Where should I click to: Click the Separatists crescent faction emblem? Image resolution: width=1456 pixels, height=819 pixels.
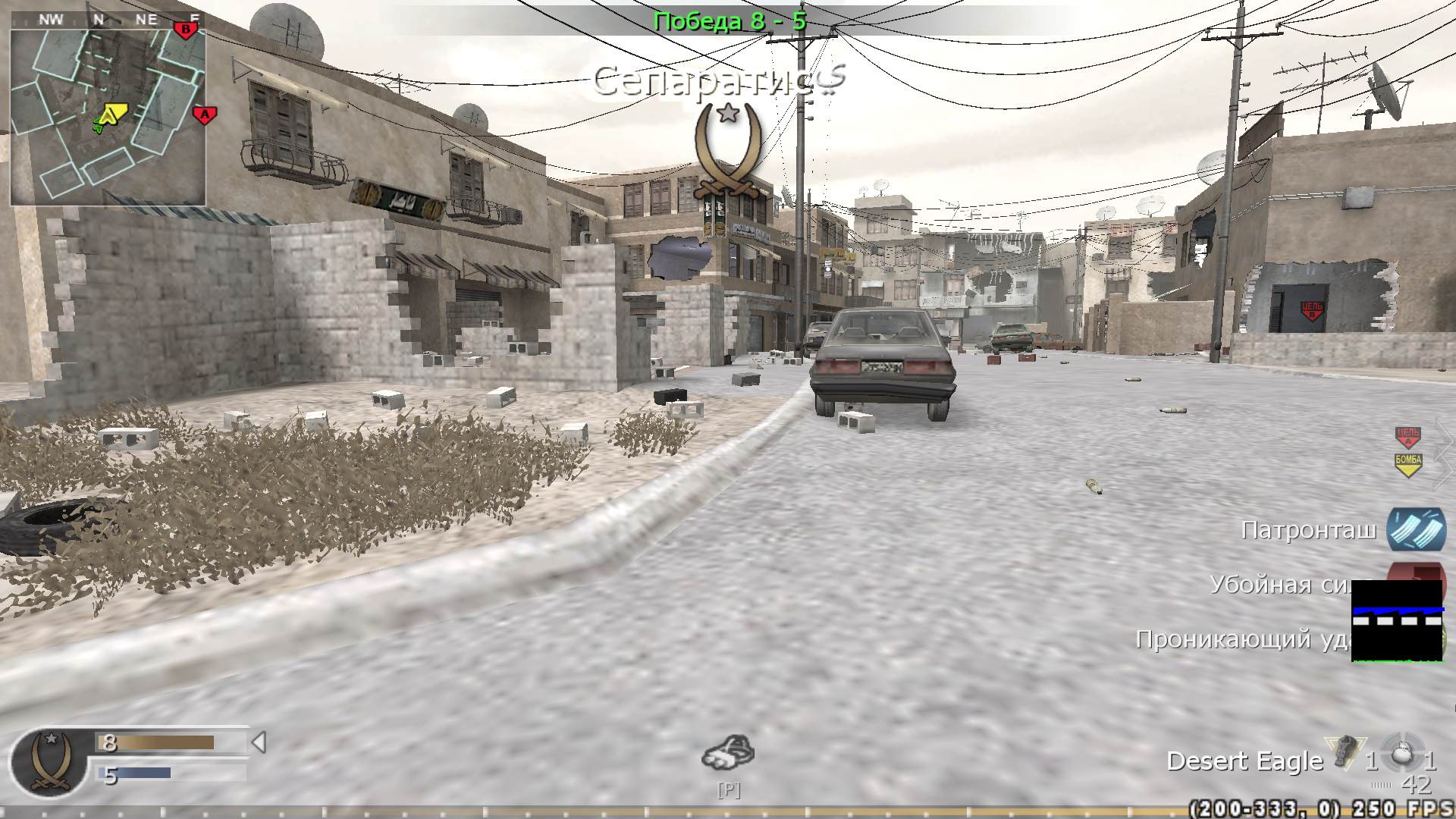click(x=727, y=152)
